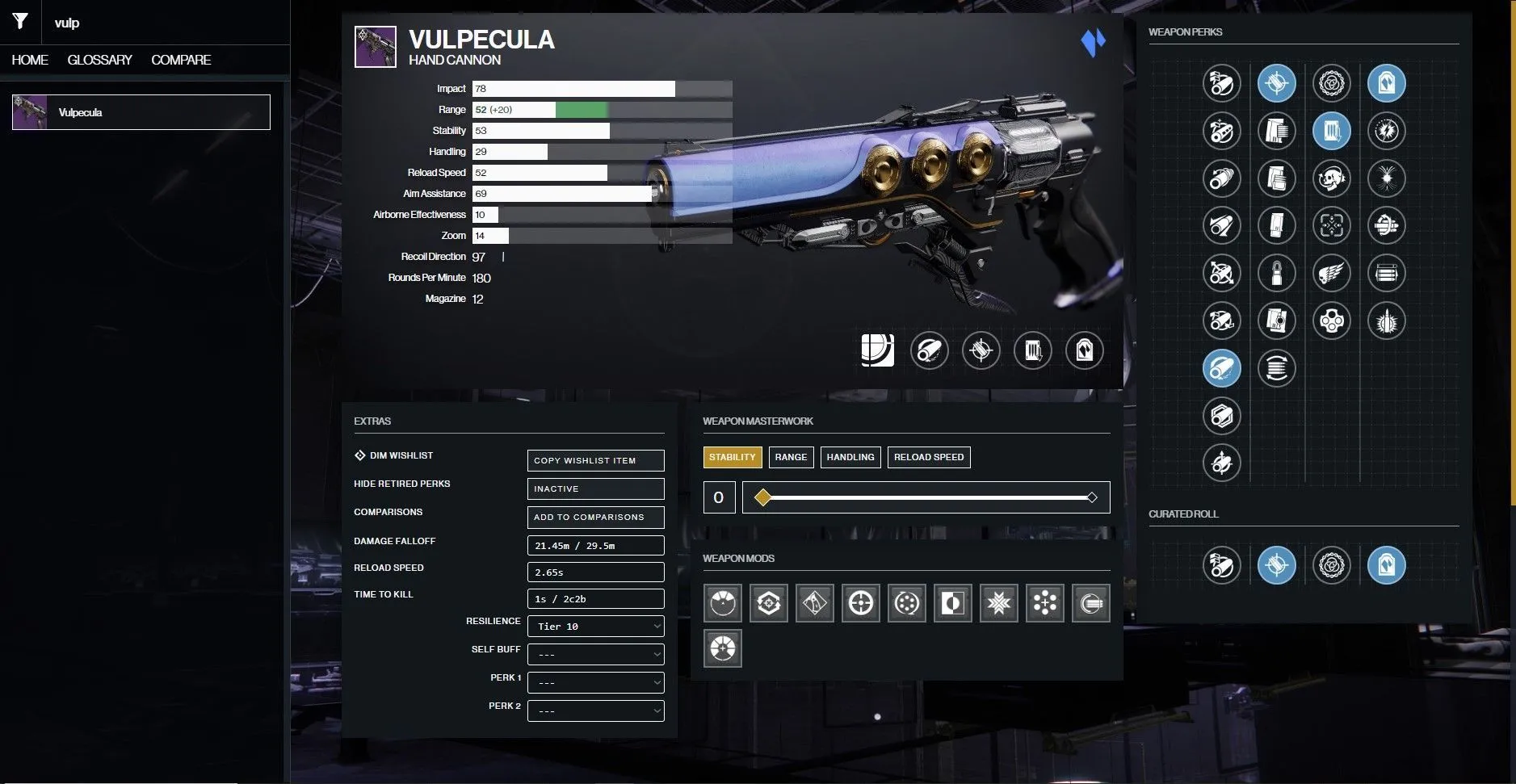Select the Targeting Adjuster weapon mod
The image size is (1516, 784).
click(860, 602)
